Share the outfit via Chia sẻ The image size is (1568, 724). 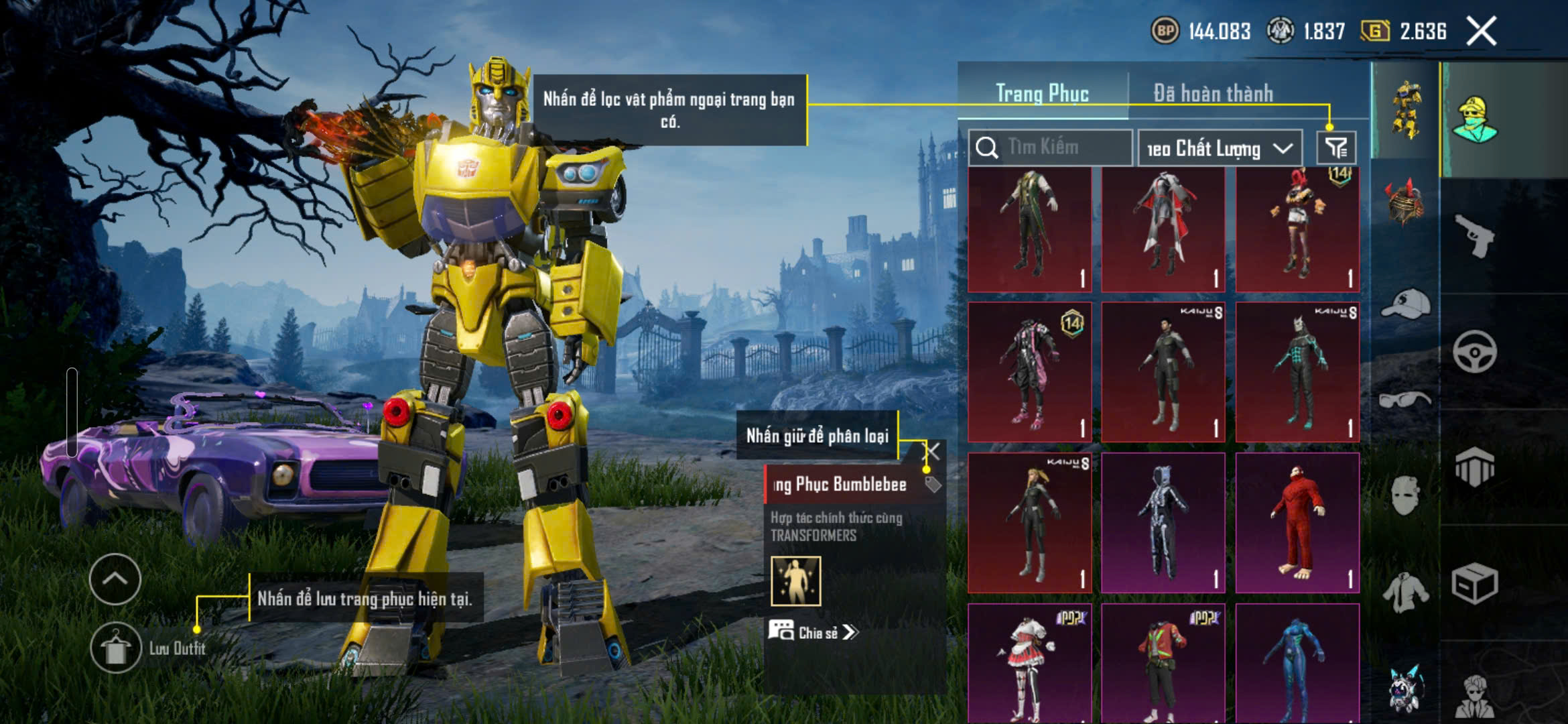tap(813, 632)
